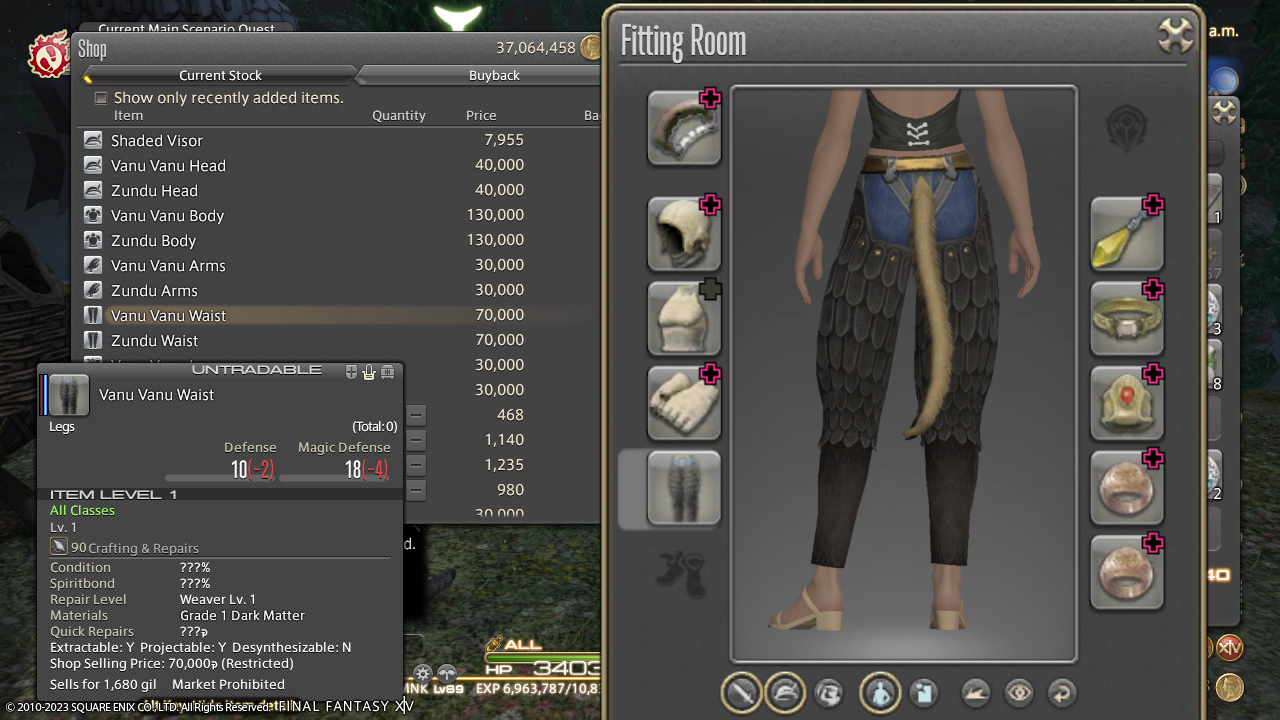Choose the Vanu Vanu Head item
The image size is (1280, 720).
[168, 166]
